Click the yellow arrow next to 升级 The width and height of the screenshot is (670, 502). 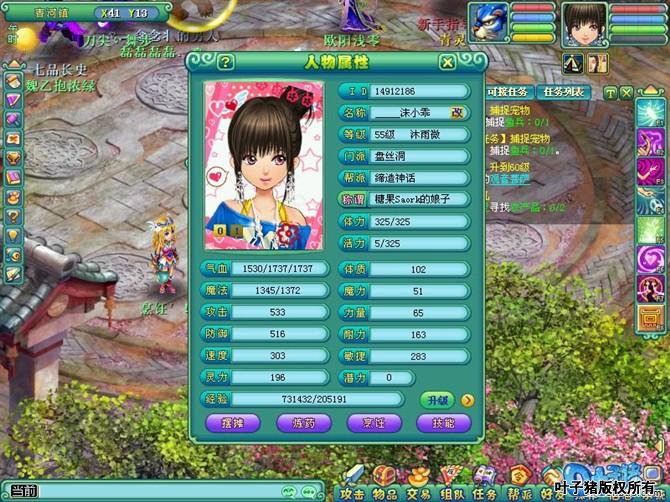click(x=467, y=400)
